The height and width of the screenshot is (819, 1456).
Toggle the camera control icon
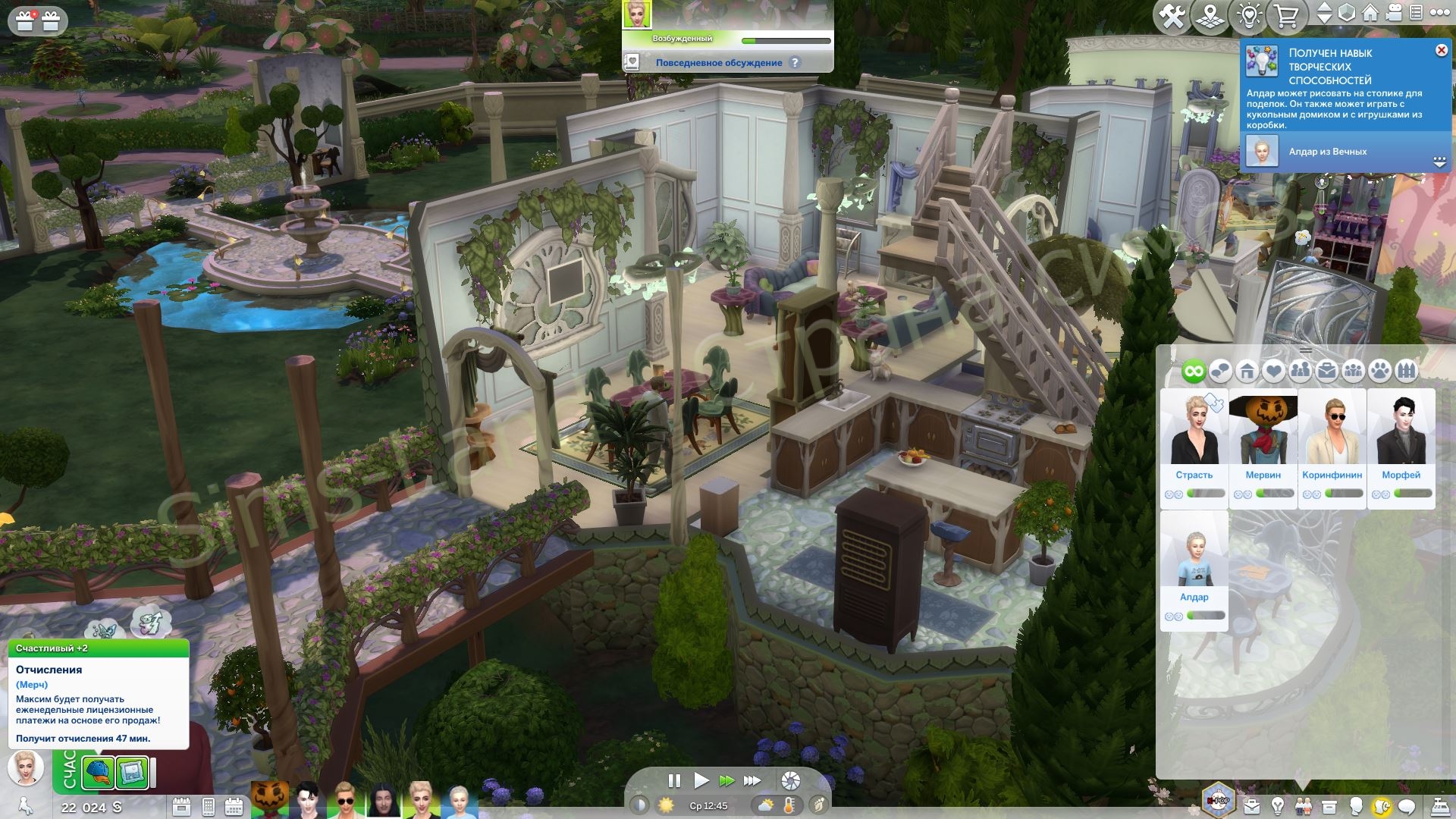1394,13
